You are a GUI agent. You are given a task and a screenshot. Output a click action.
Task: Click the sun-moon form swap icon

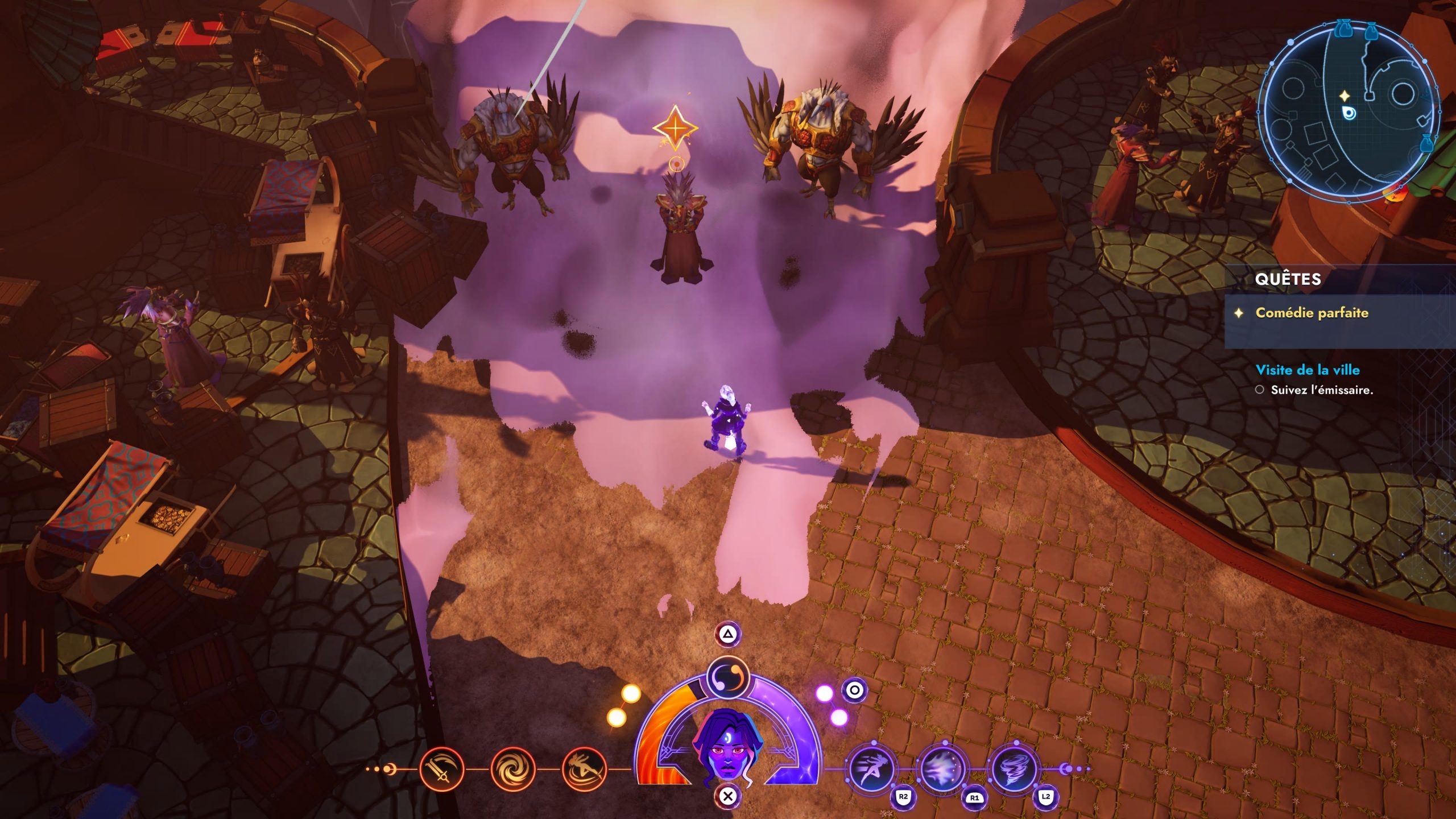727,678
